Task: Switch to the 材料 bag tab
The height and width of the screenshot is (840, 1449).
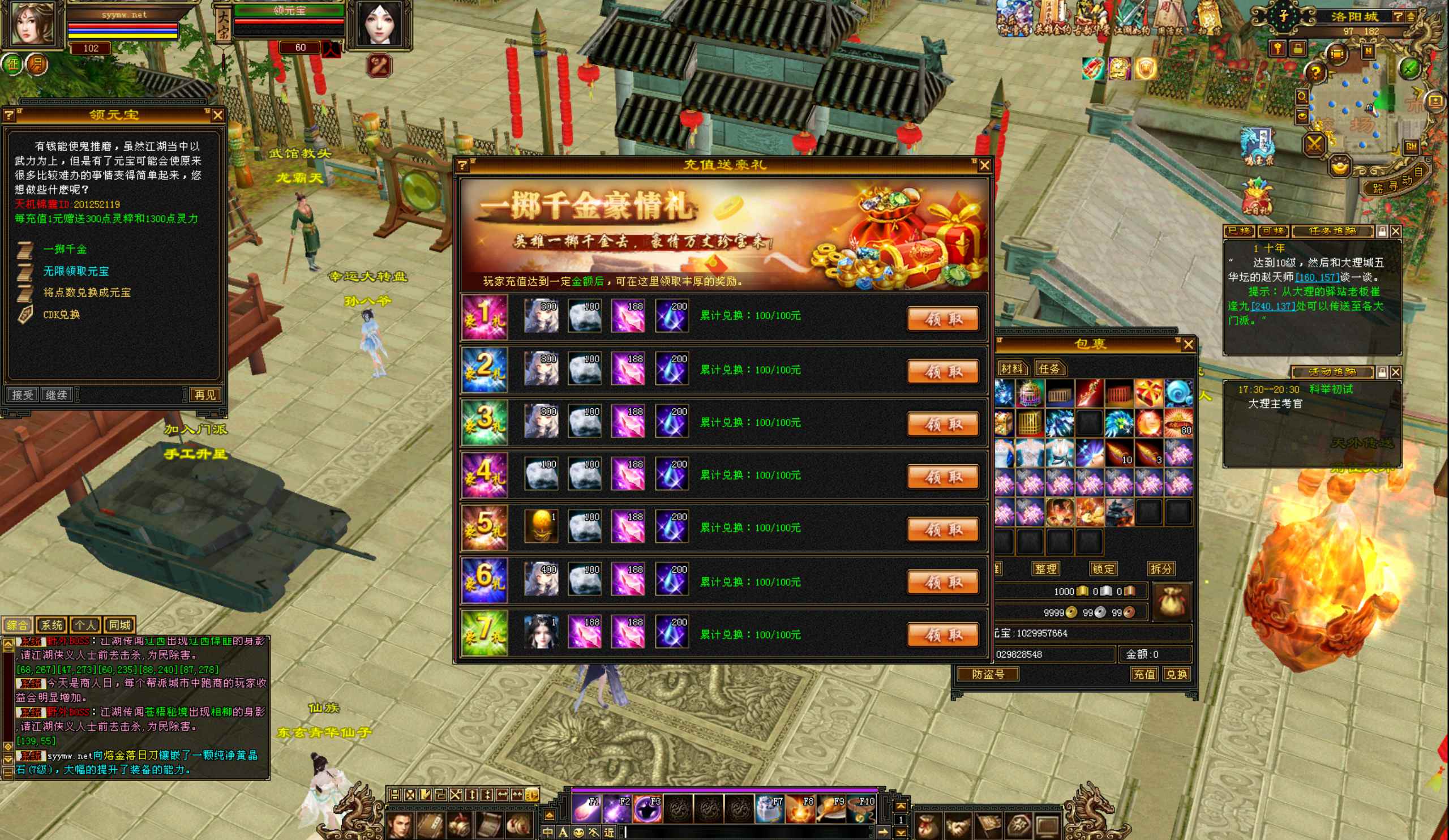Action: point(1011,368)
